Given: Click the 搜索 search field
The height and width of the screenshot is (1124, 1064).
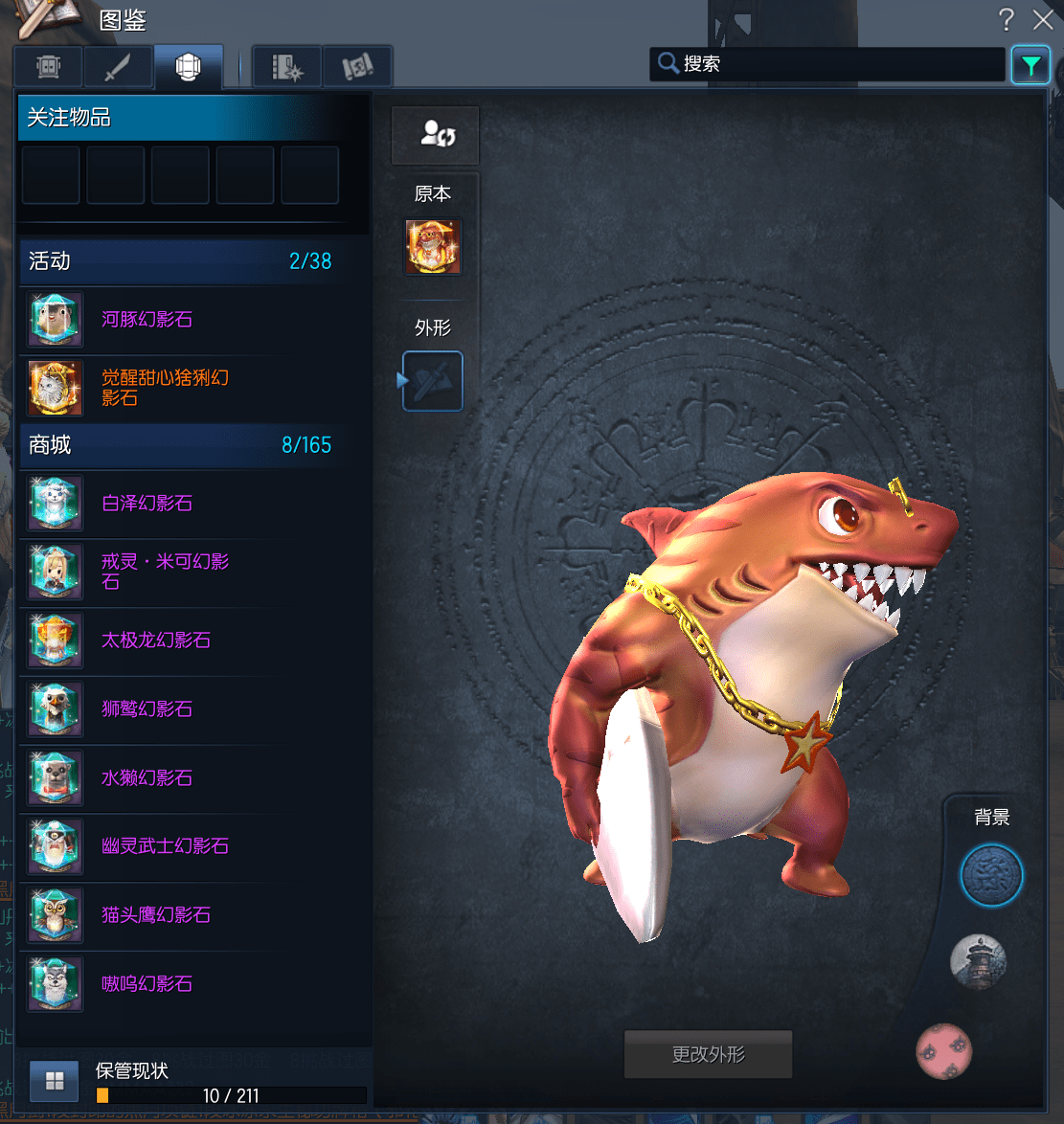Looking at the screenshot, I should point(833,64).
